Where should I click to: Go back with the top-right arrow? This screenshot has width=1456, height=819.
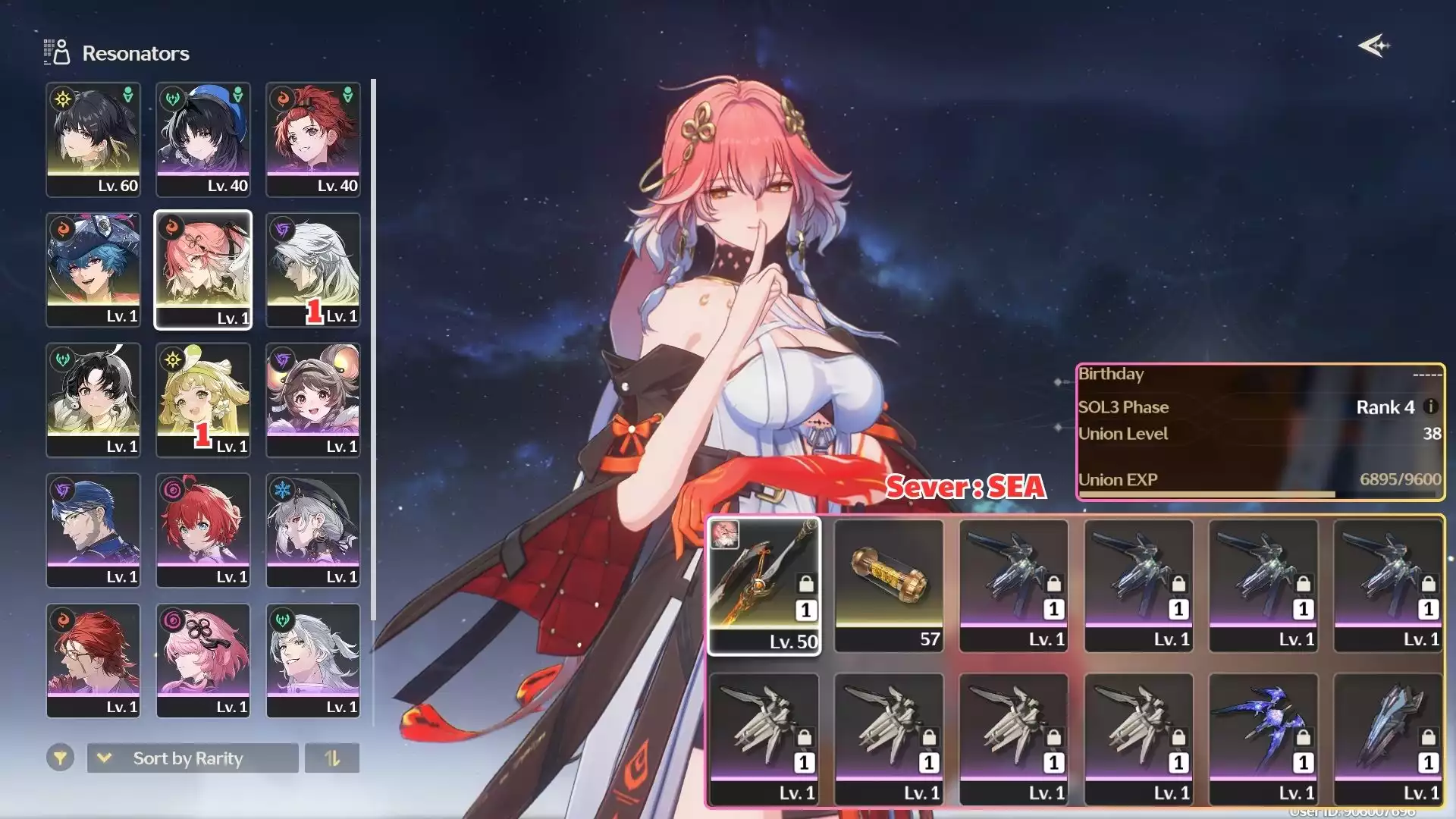(1373, 46)
